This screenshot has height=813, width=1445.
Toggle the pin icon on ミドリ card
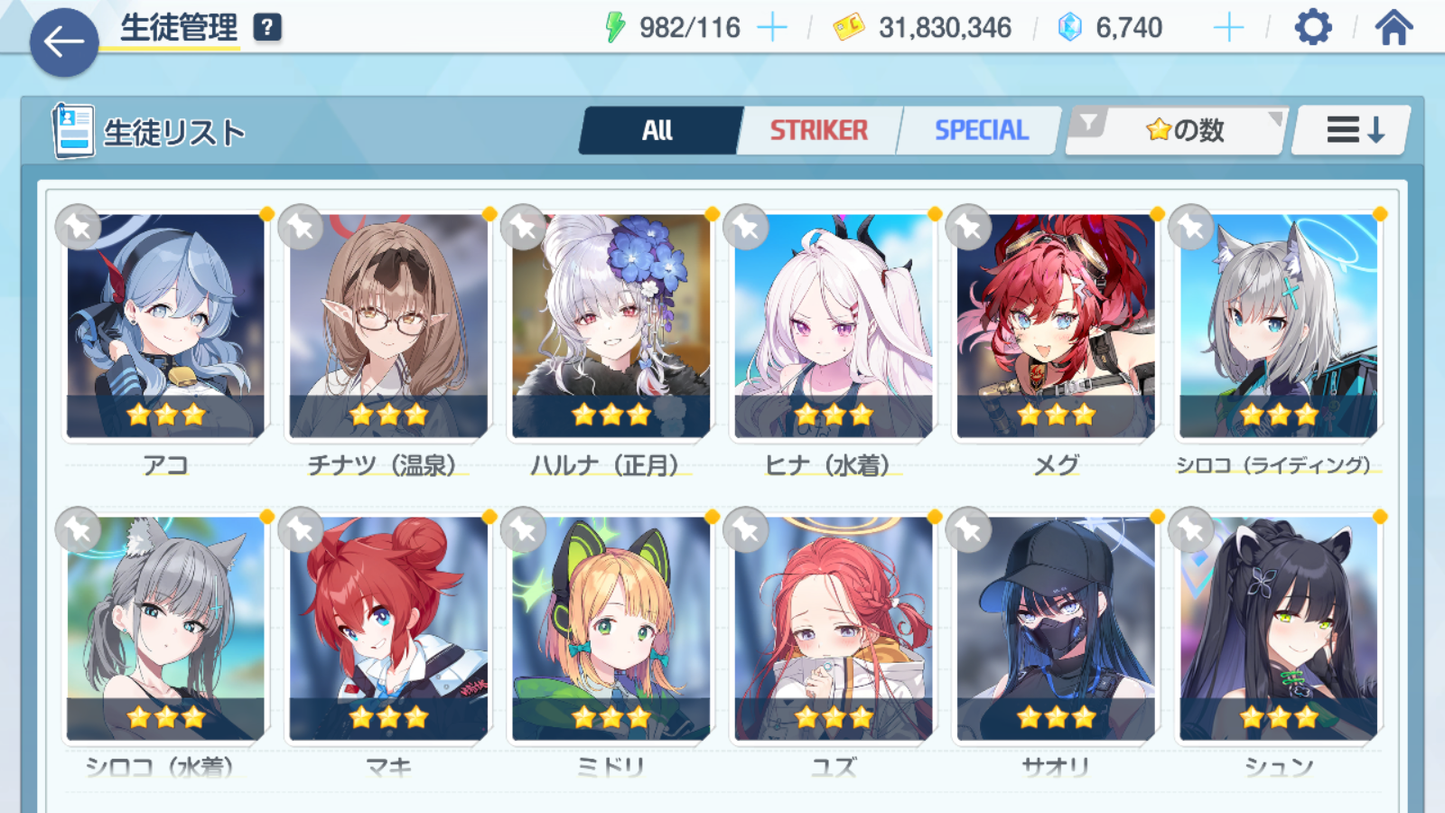point(523,530)
